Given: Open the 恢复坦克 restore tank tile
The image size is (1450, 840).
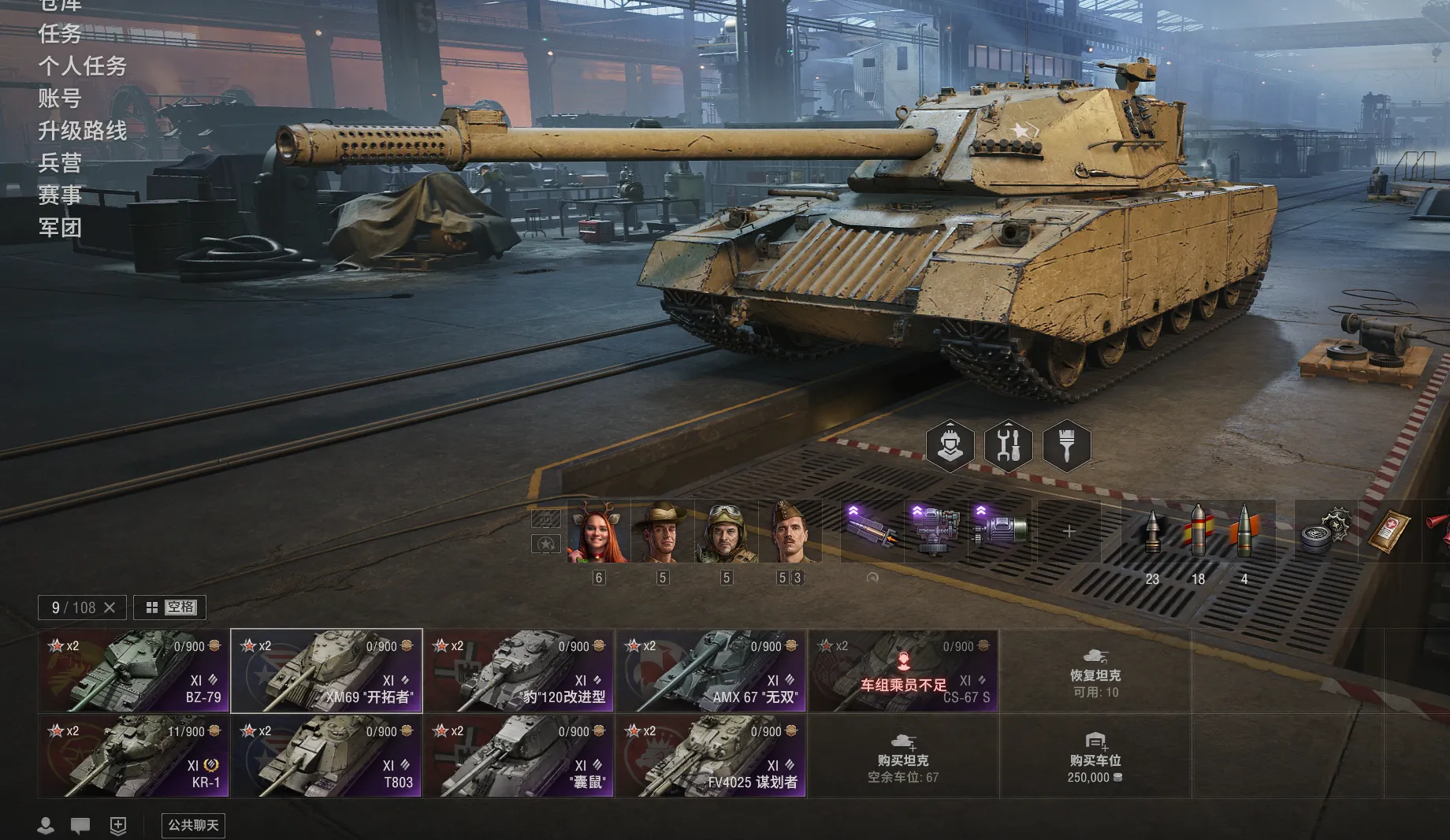Looking at the screenshot, I should 1095,671.
